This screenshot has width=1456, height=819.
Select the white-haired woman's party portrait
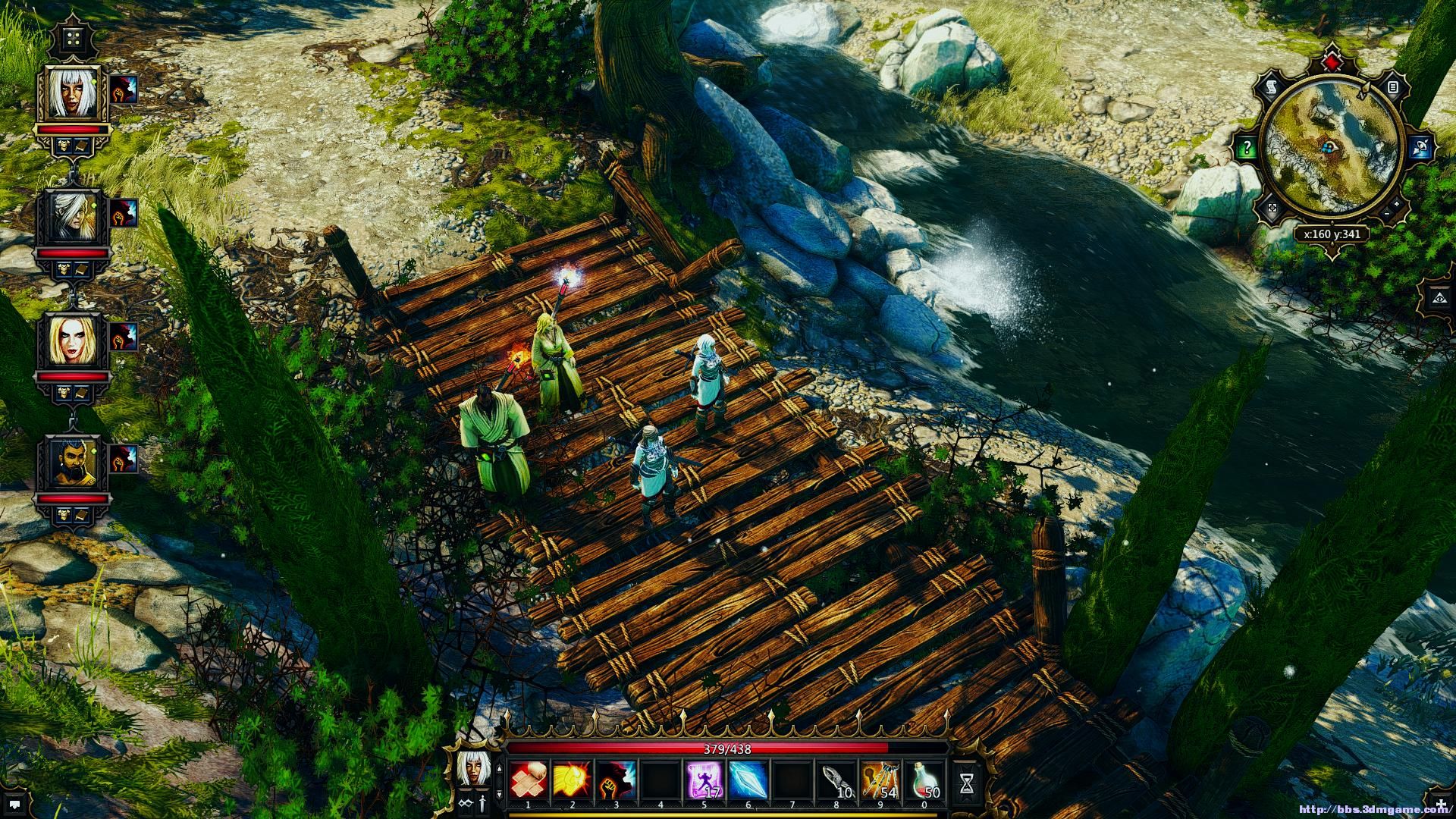pos(73,94)
